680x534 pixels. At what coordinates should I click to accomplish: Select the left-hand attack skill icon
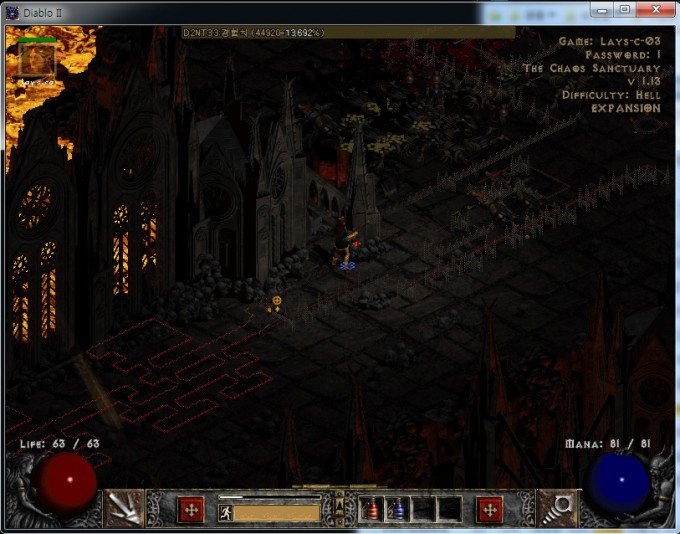pyautogui.click(x=125, y=508)
